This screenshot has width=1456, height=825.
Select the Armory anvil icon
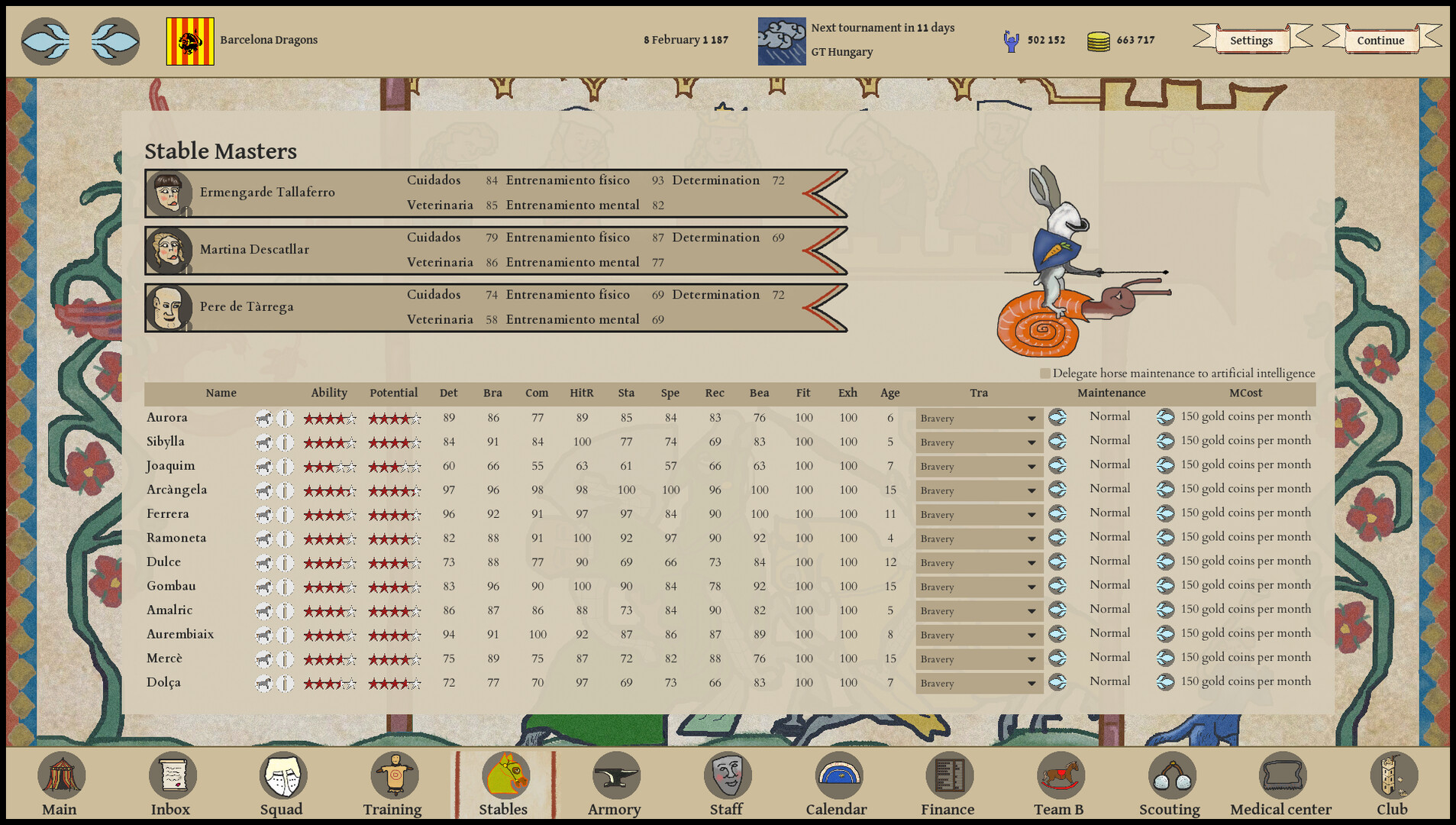pyautogui.click(x=615, y=775)
